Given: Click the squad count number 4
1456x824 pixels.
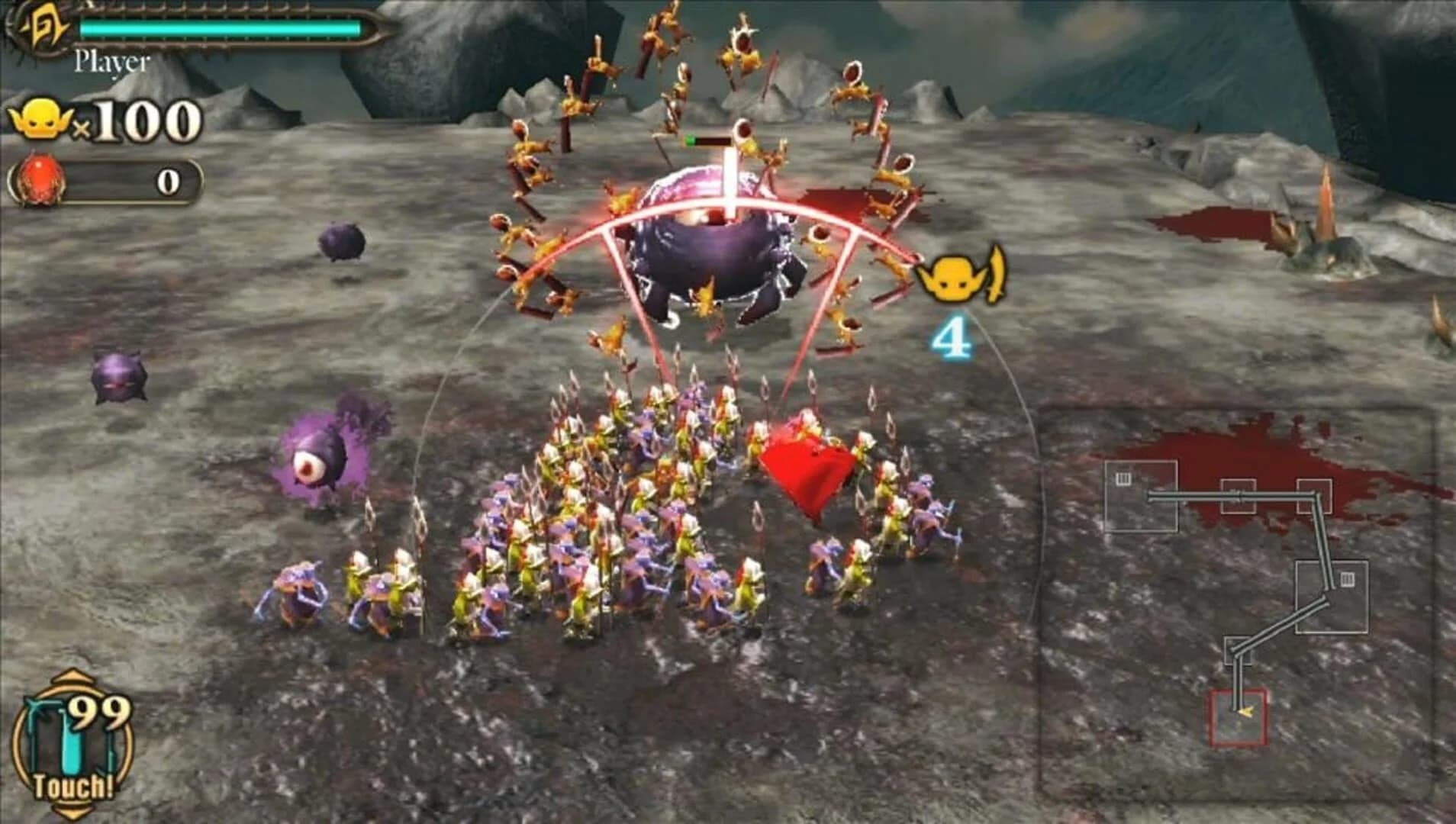Looking at the screenshot, I should coord(952,336).
